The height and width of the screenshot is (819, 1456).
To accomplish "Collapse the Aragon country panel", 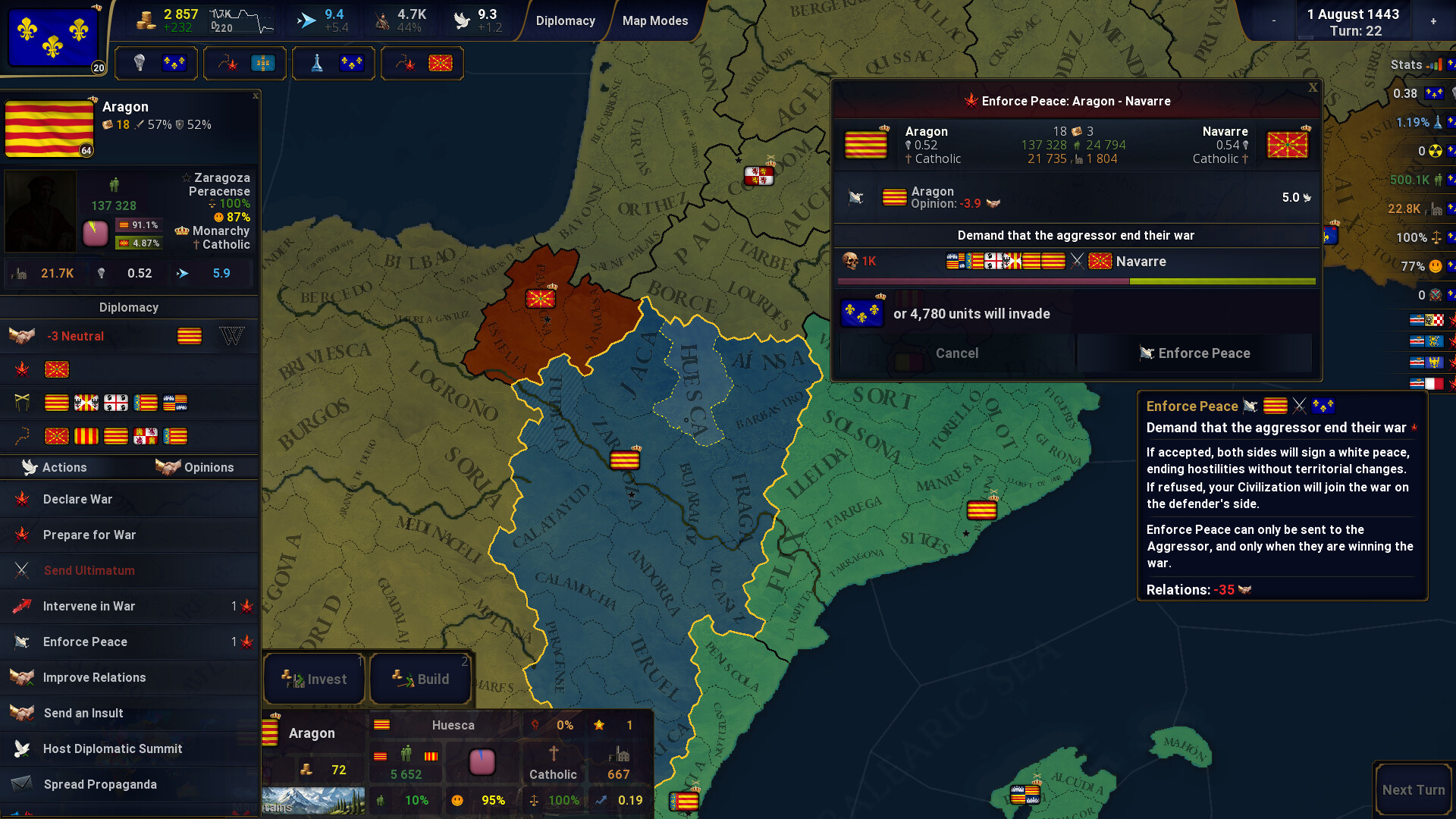I will tap(256, 96).
